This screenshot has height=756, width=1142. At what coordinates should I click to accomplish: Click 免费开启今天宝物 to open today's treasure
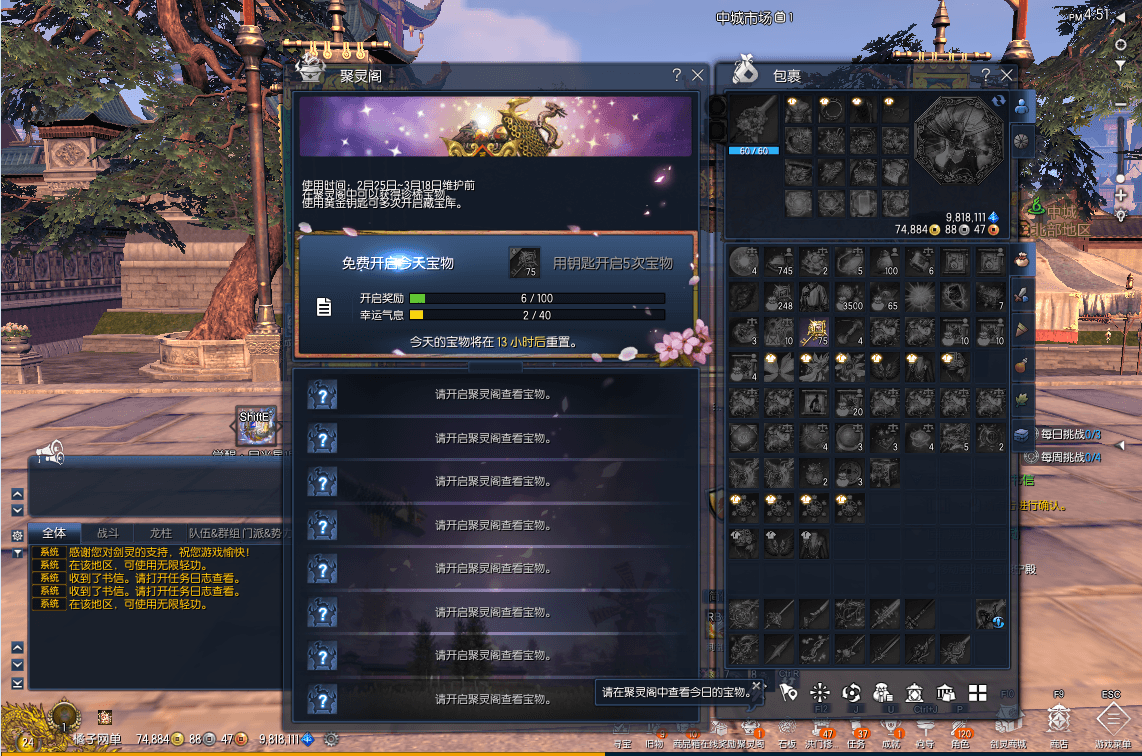coord(398,263)
